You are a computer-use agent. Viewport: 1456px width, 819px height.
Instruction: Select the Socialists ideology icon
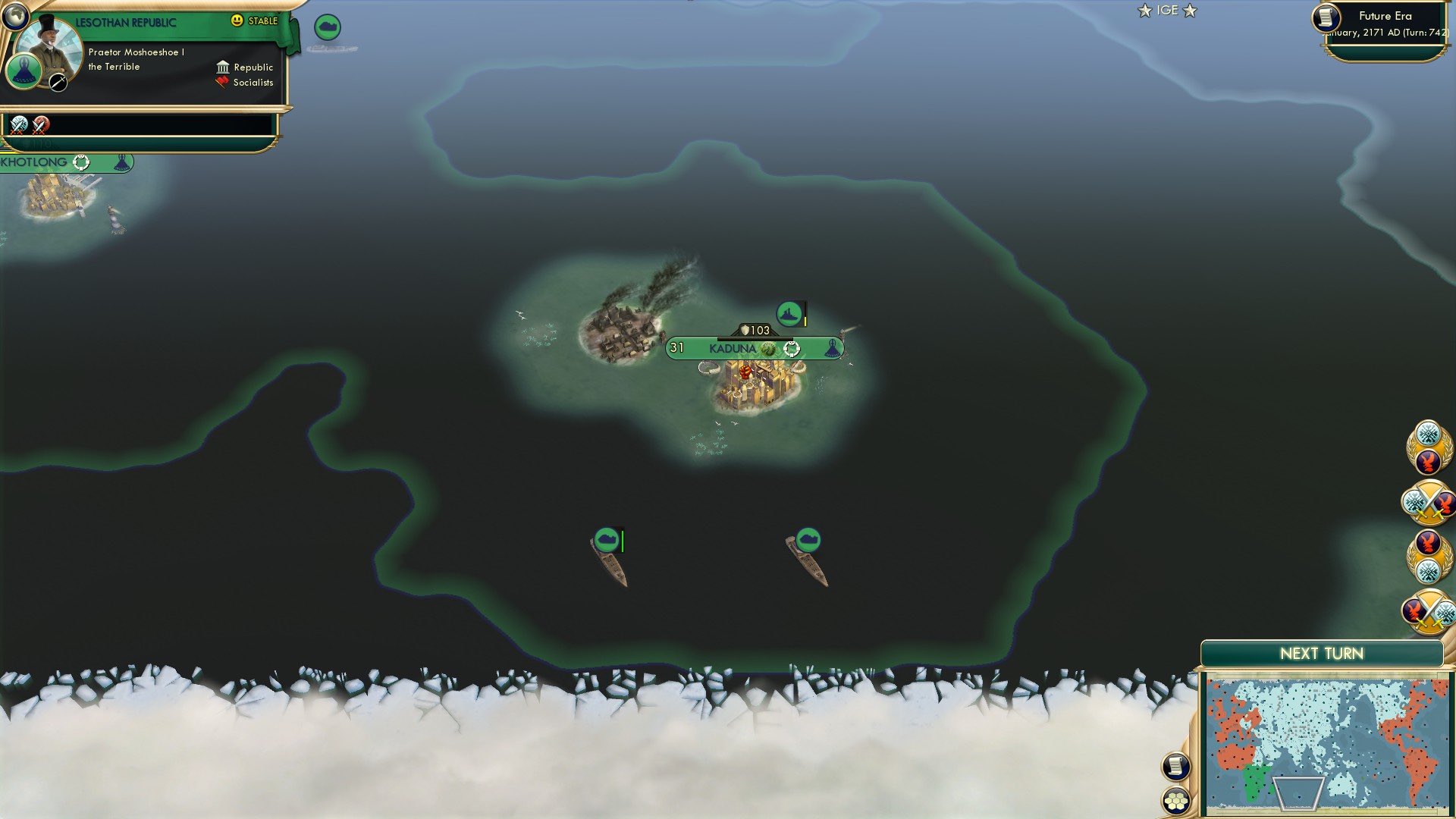click(x=221, y=82)
